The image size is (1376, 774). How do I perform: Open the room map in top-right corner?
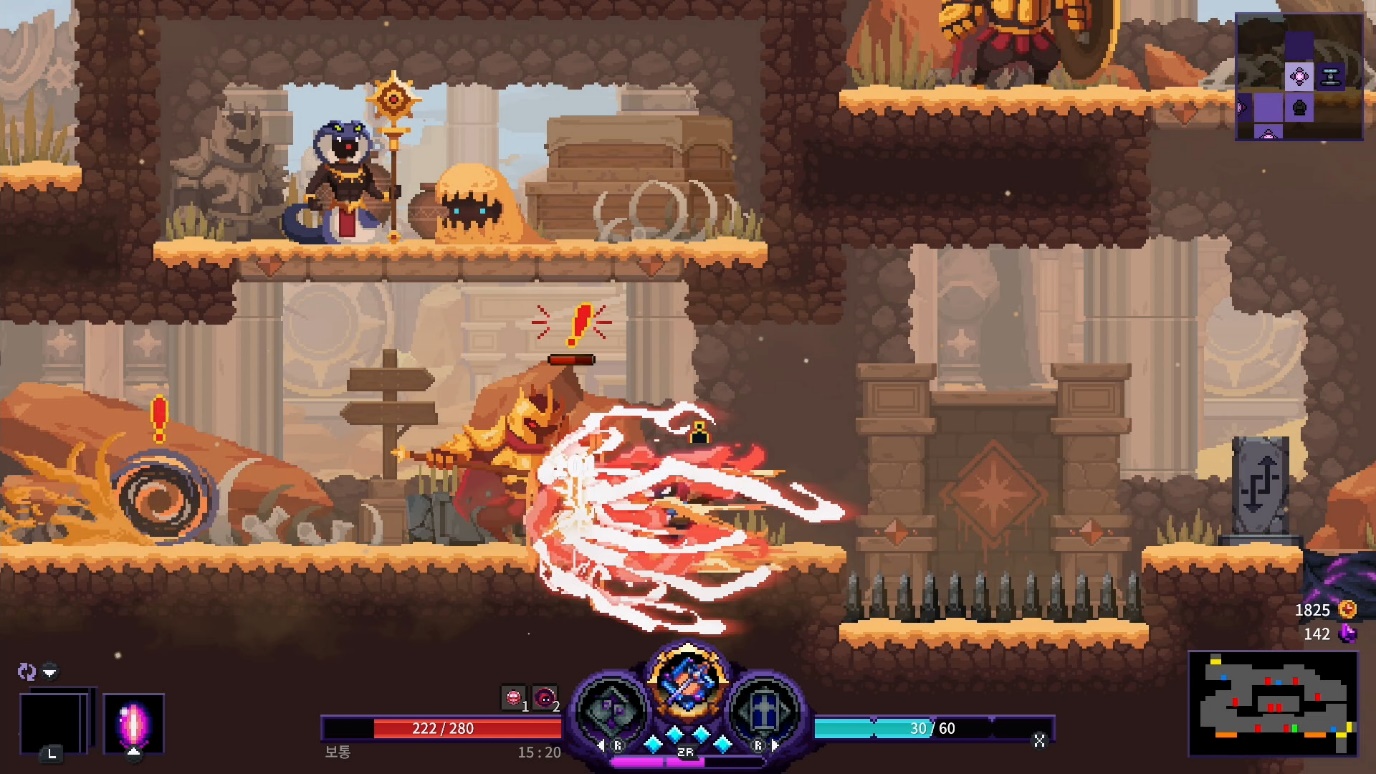click(1299, 76)
